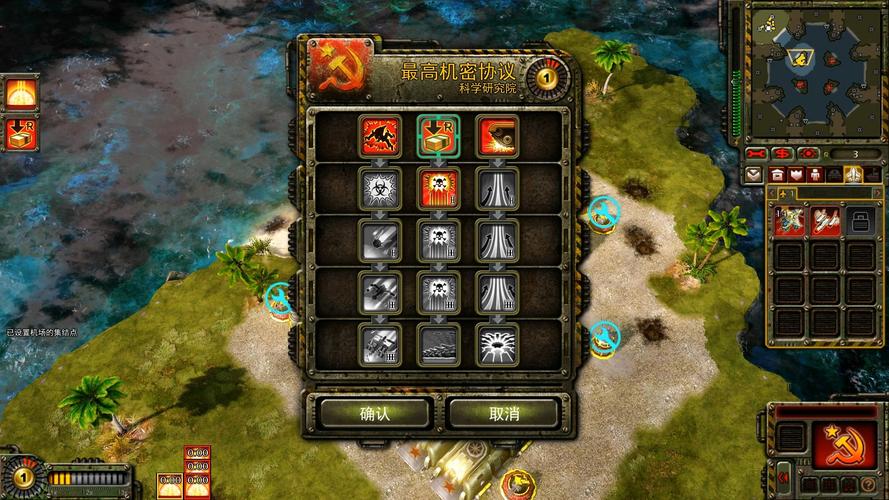Confirm the protocol choice with 确认

[x=375, y=413]
